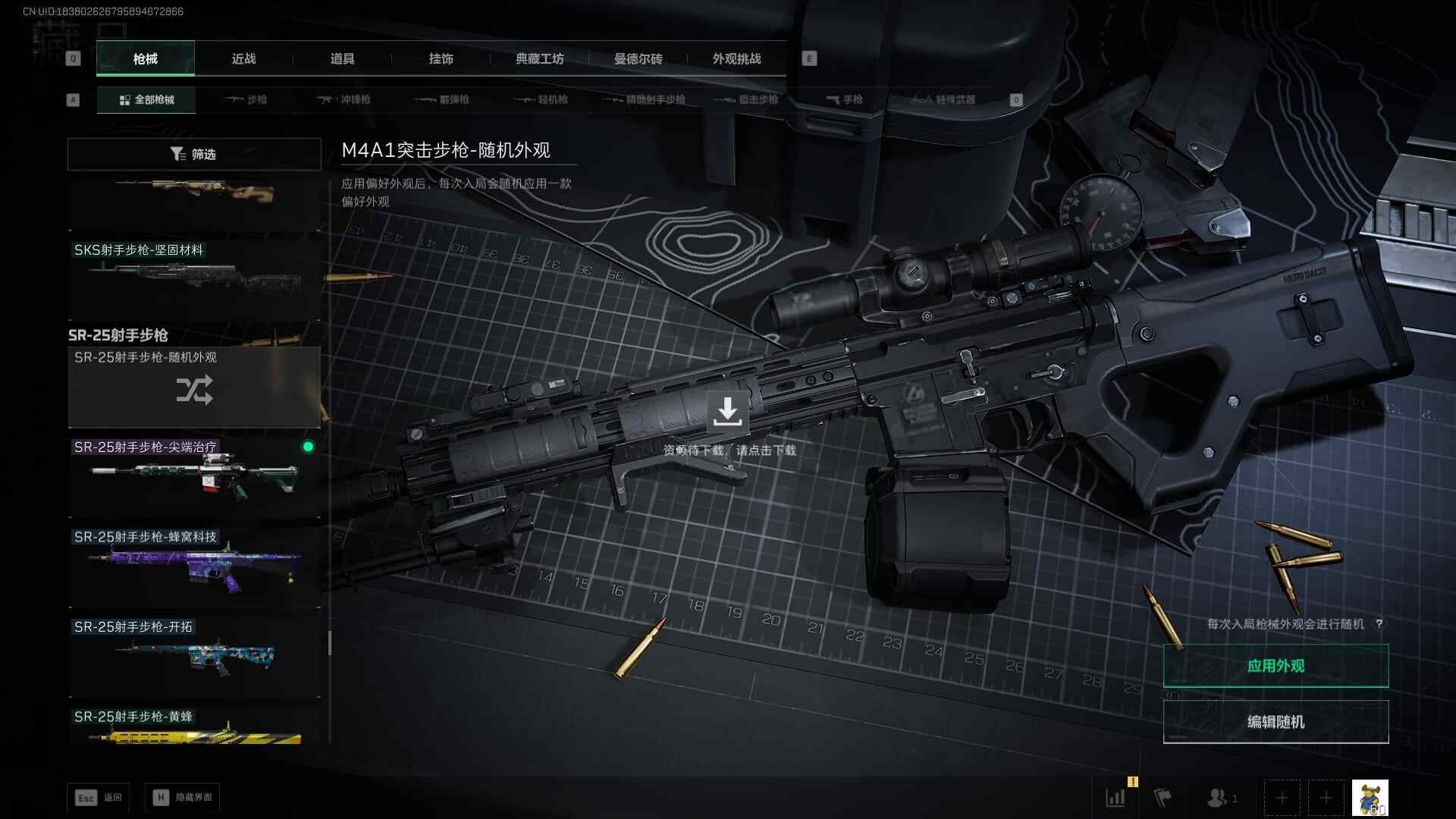Image resolution: width=1456 pixels, height=819 pixels.
Task: Click the download icon on the weapon preview
Action: (727, 412)
